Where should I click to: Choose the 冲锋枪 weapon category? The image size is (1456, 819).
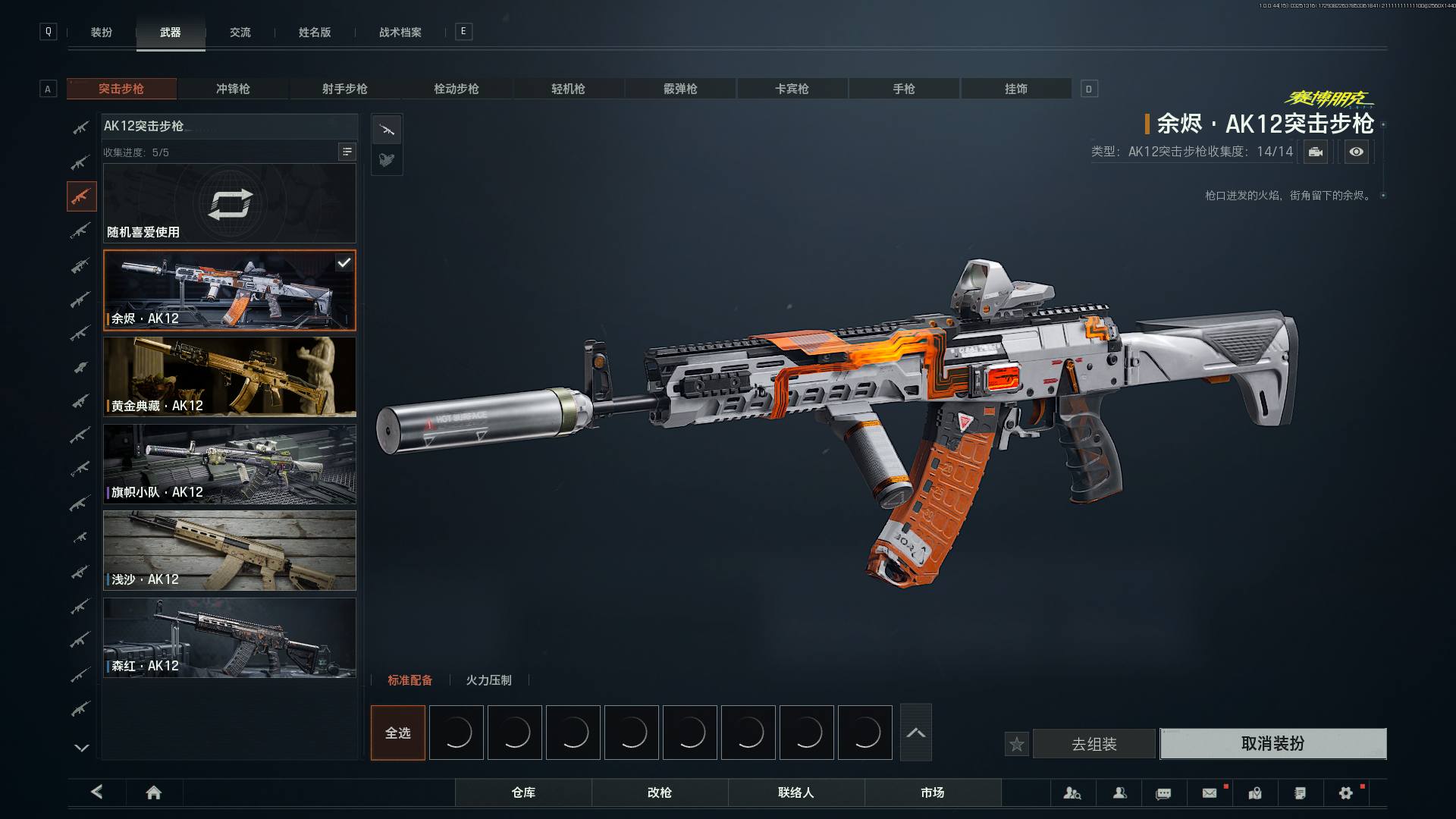tap(233, 89)
